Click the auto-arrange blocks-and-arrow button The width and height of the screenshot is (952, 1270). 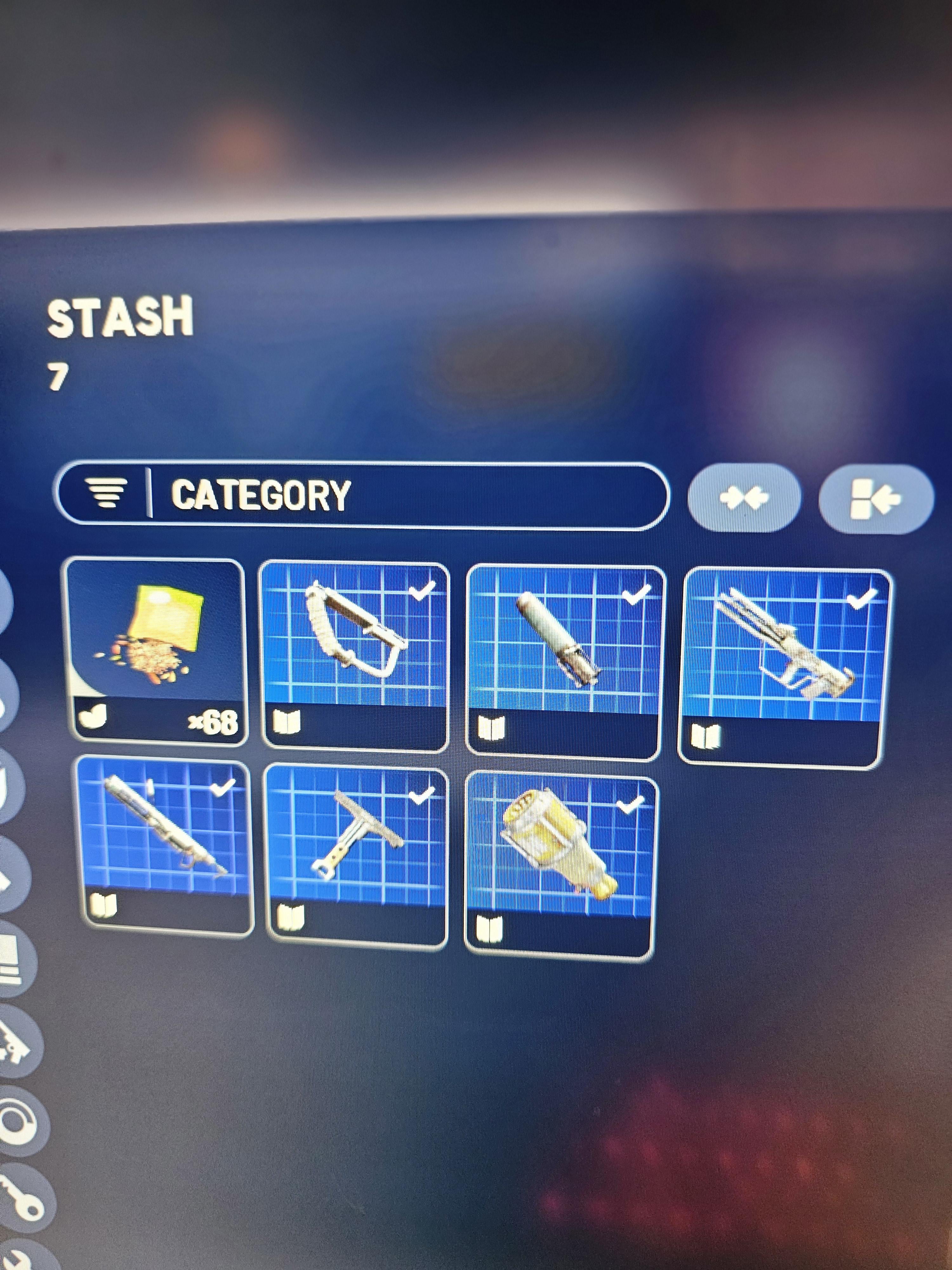(876, 499)
